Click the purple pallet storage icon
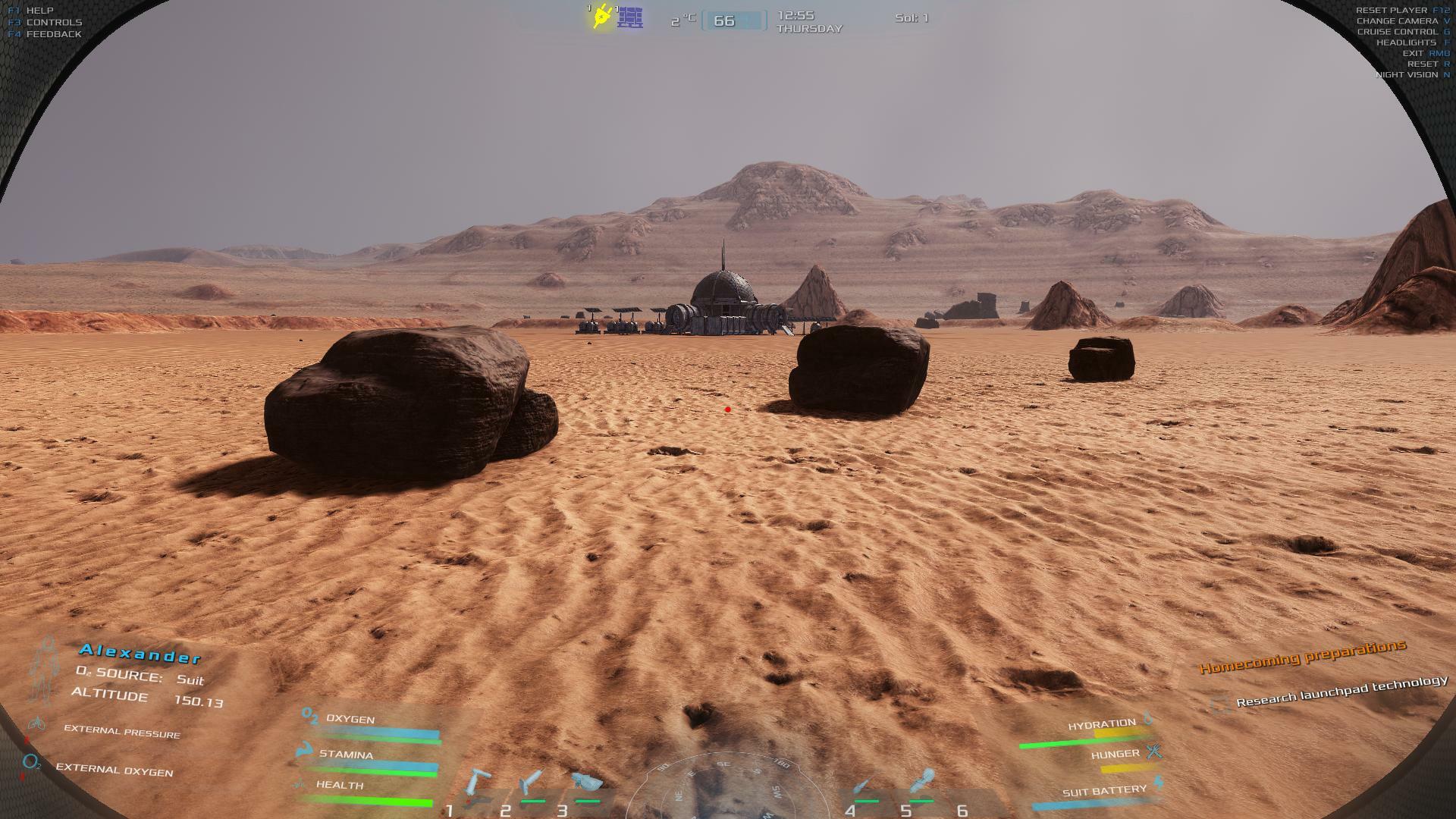 tap(630, 17)
